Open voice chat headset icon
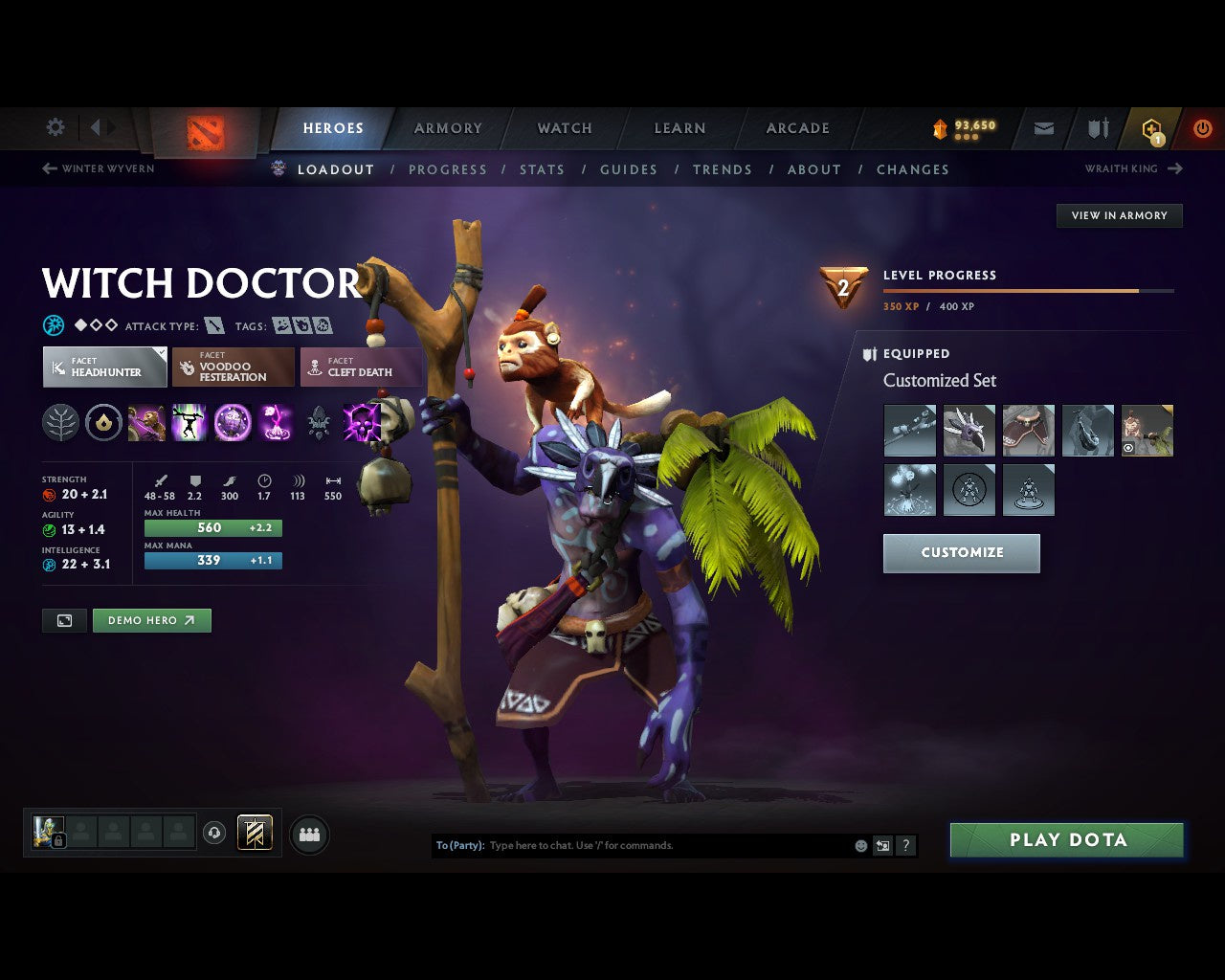The image size is (1225, 980). click(214, 833)
